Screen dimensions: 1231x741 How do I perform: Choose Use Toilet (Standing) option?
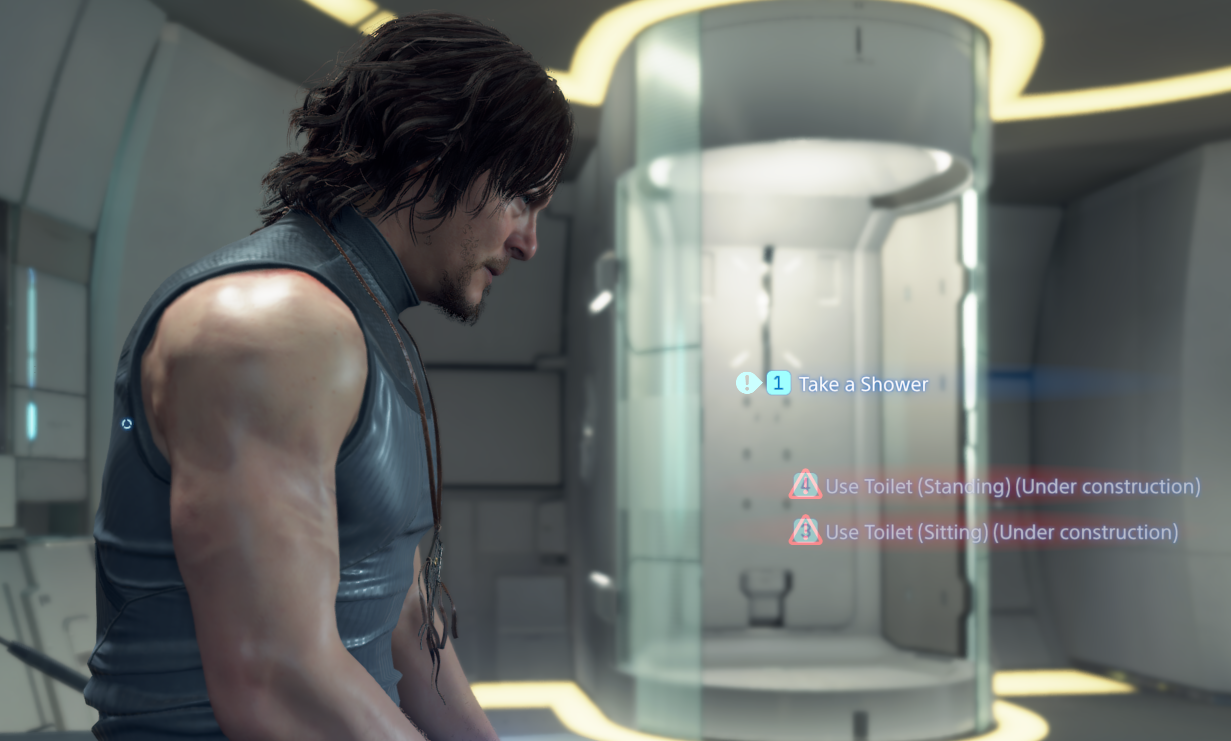point(1011,487)
